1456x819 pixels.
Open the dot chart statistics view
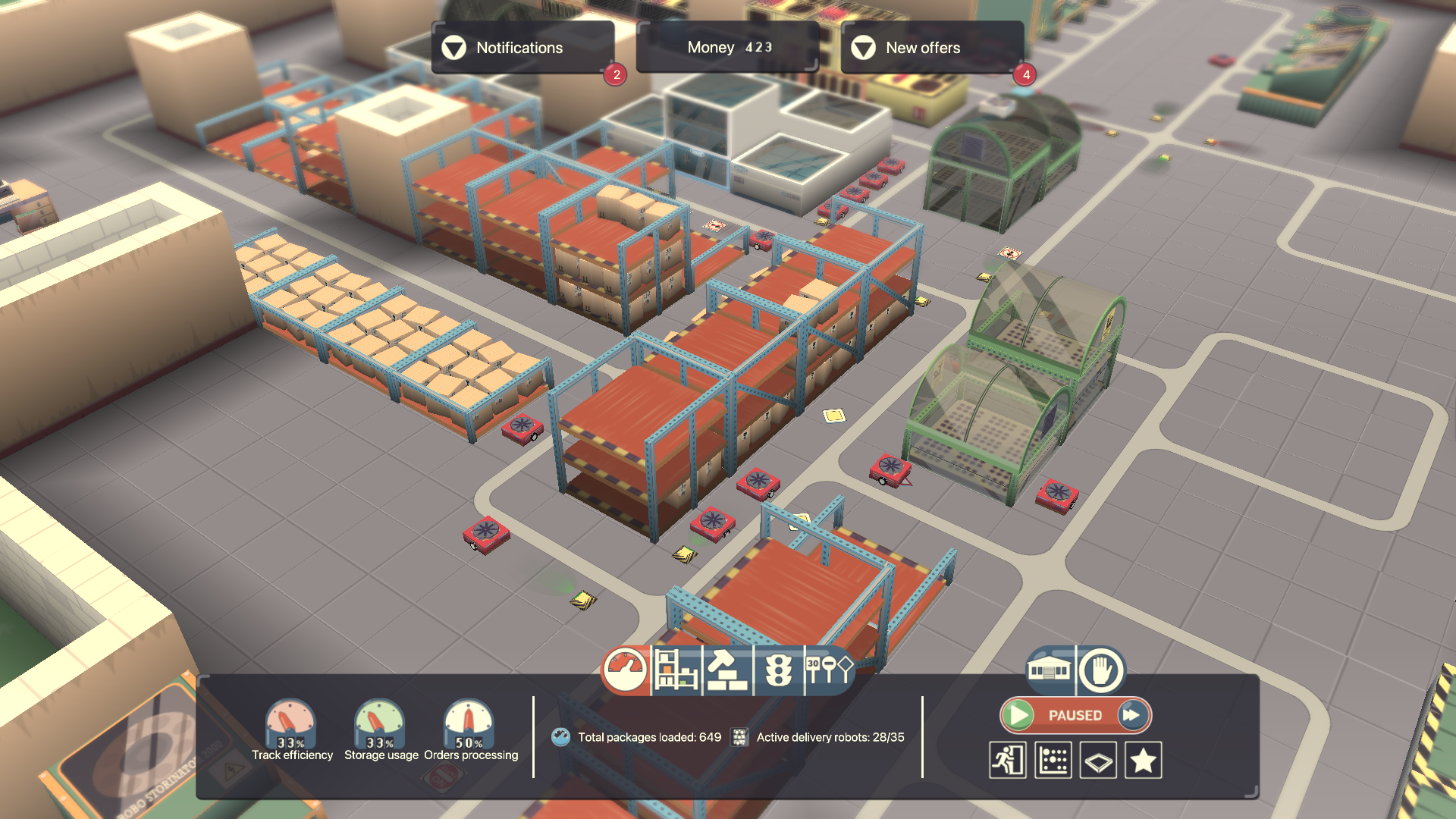[x=1053, y=760]
